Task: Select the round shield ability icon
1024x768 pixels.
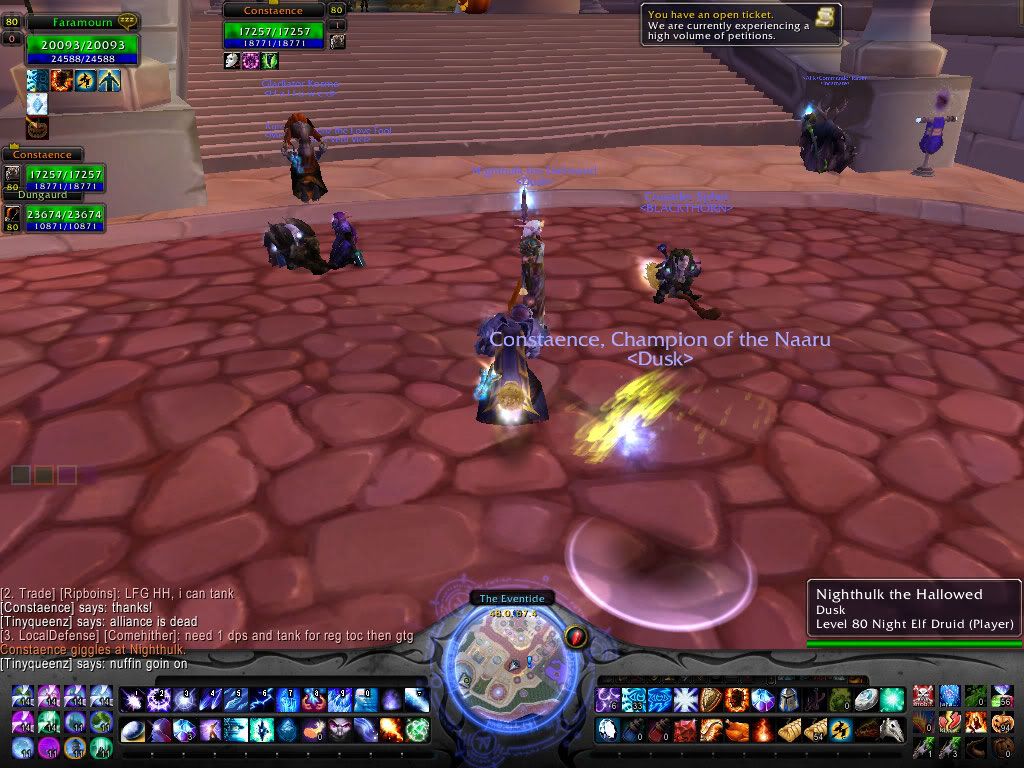Action: [710, 700]
